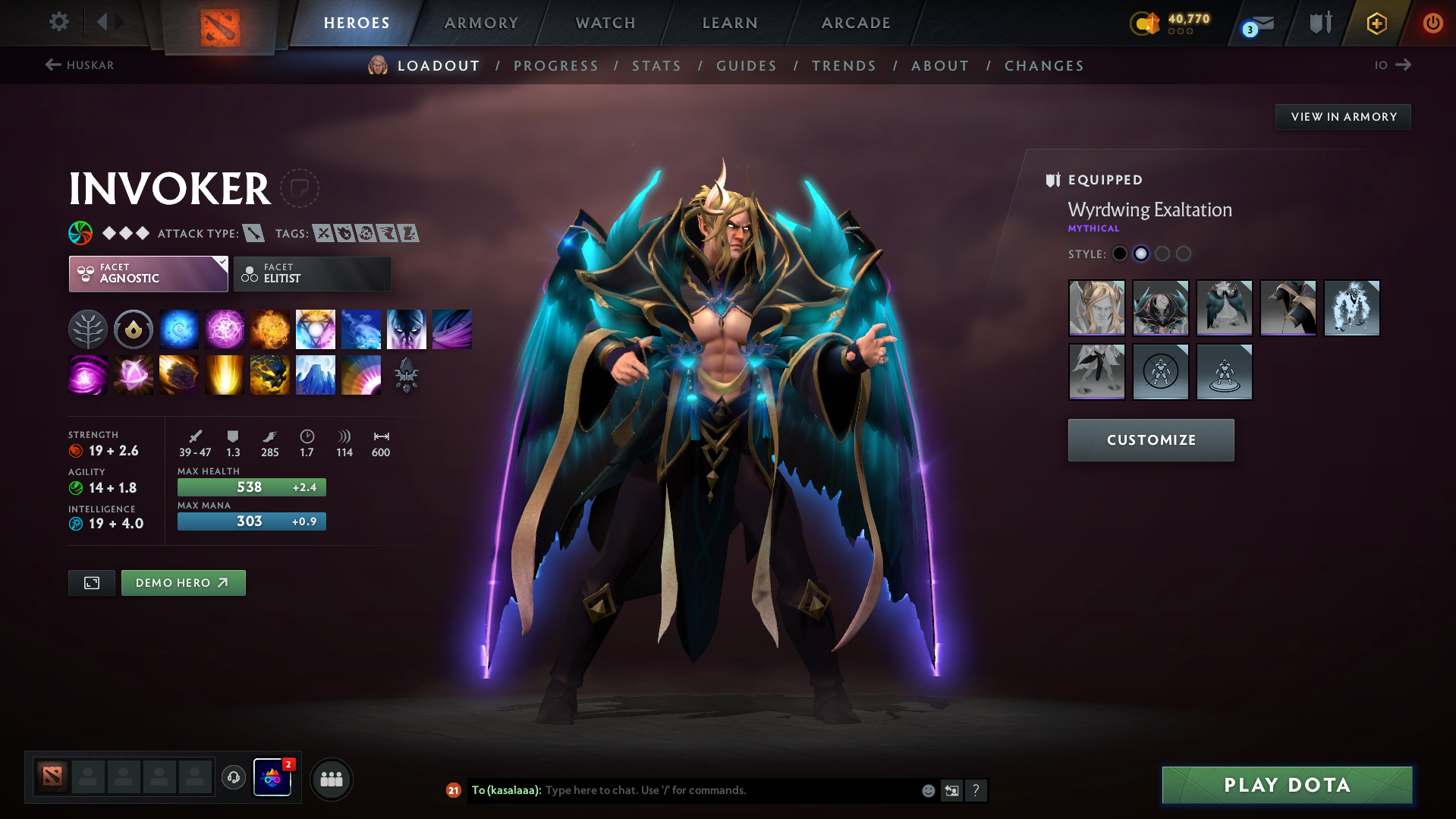Select the Quas ability icon
1456x819 pixels.
click(x=178, y=329)
